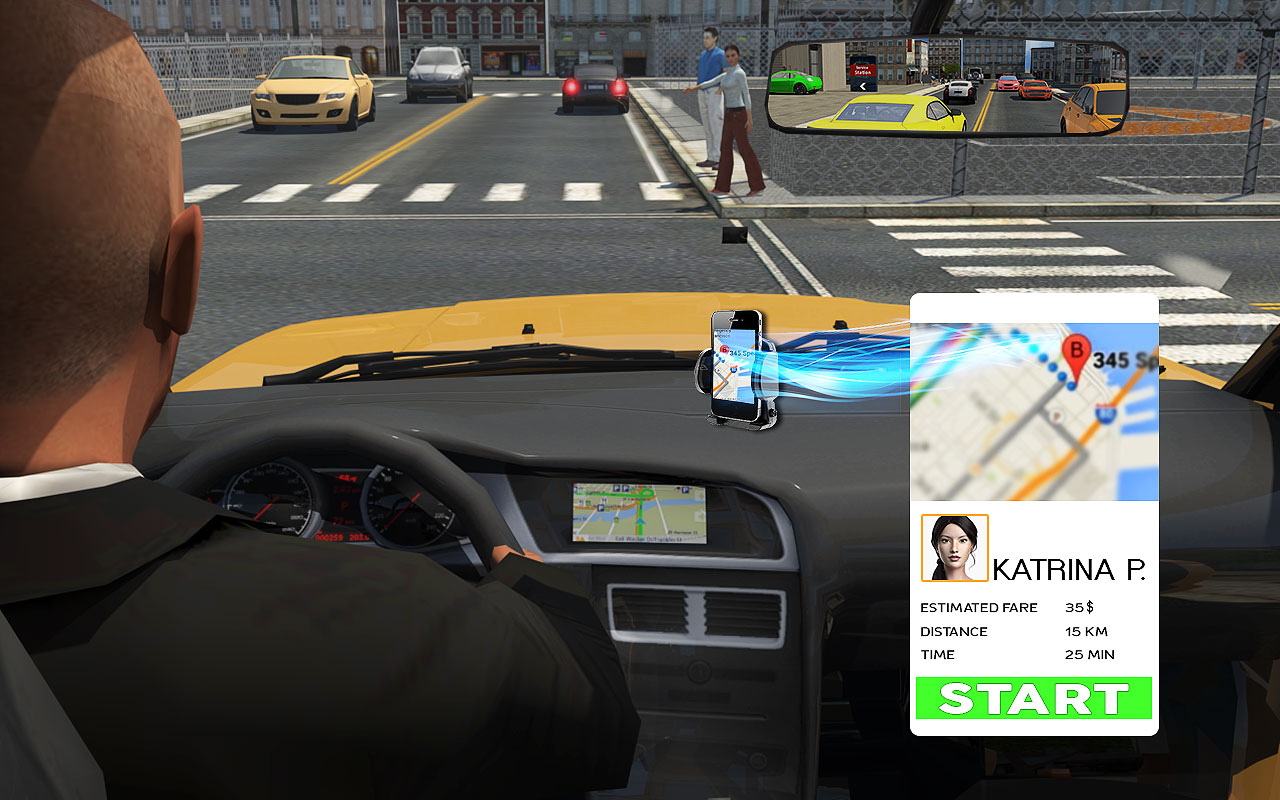The height and width of the screenshot is (800, 1280).
Task: Toggle the rearview mirror display
Action: (x=950, y=85)
